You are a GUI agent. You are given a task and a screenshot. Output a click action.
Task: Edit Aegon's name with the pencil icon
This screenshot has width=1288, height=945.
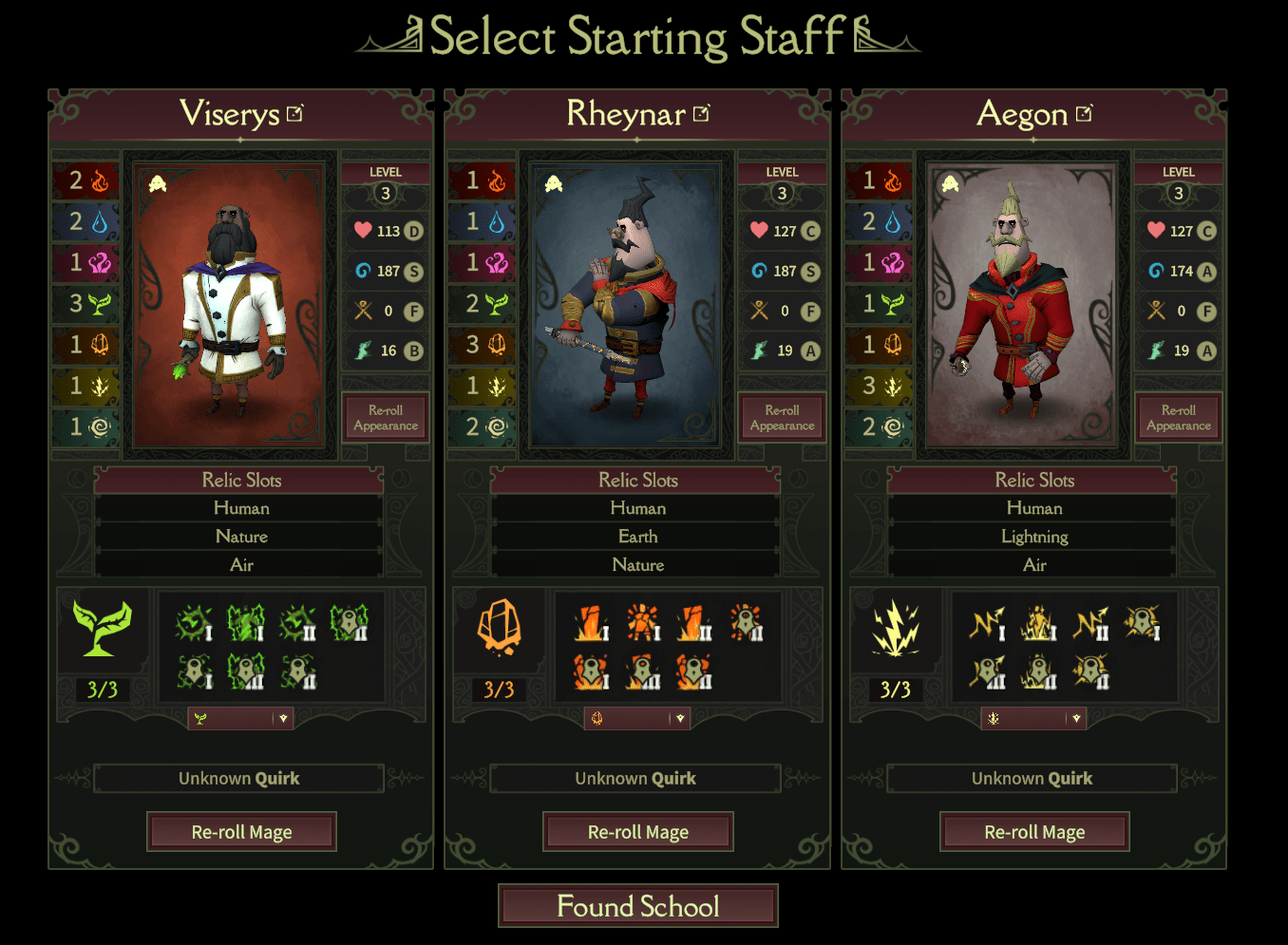click(x=1085, y=114)
